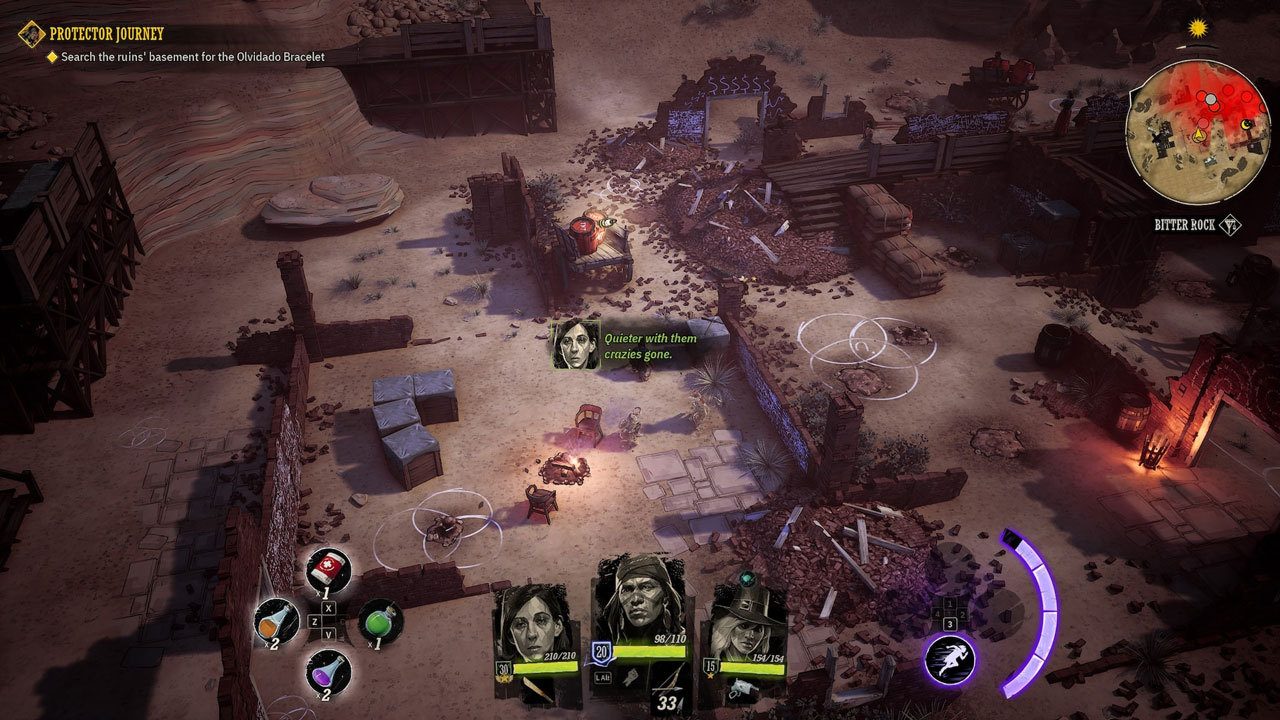This screenshot has width=1280, height=720.
Task: Use the green potion flask
Action: click(379, 620)
